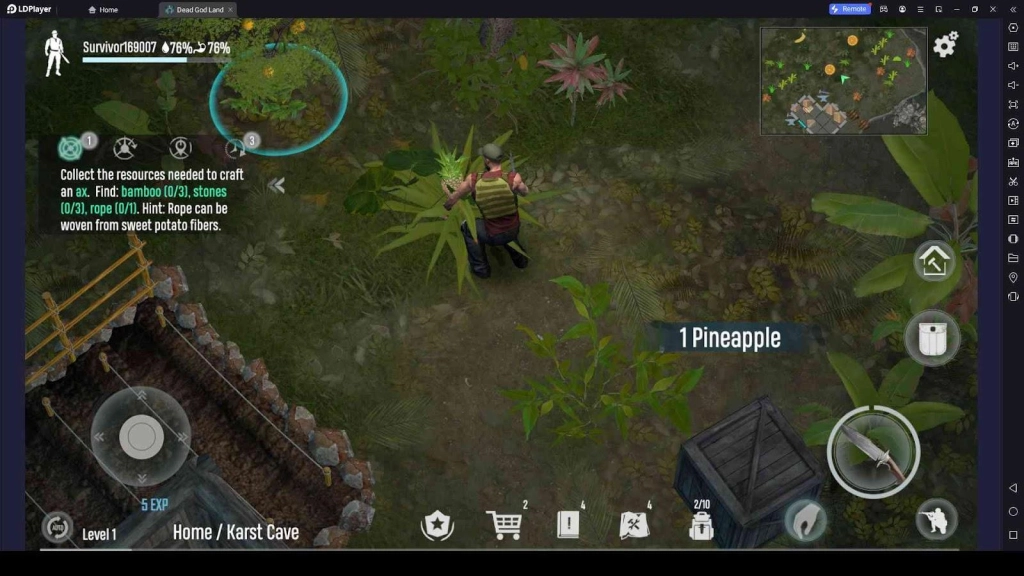This screenshot has height=576, width=1024.
Task: Open the survivor character silhouette icon
Action: coord(56,54)
